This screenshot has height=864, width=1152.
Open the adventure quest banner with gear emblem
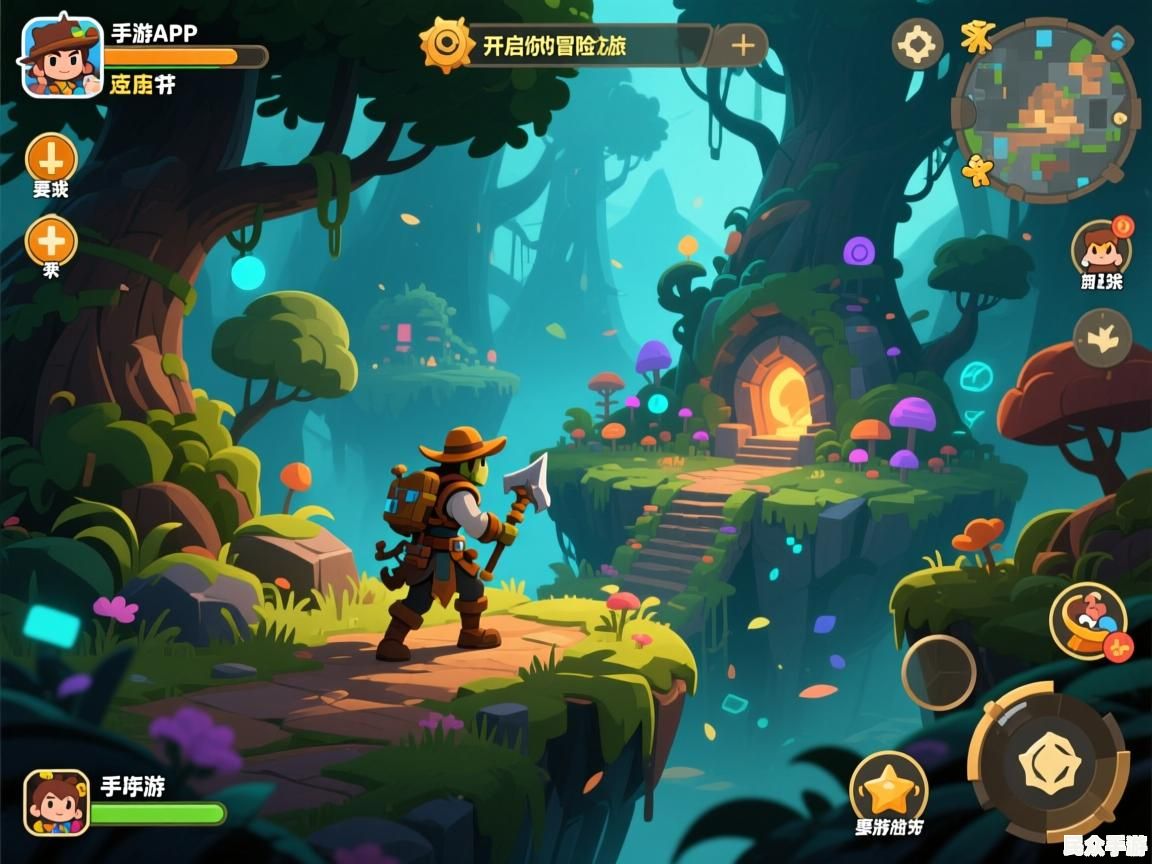565,45
